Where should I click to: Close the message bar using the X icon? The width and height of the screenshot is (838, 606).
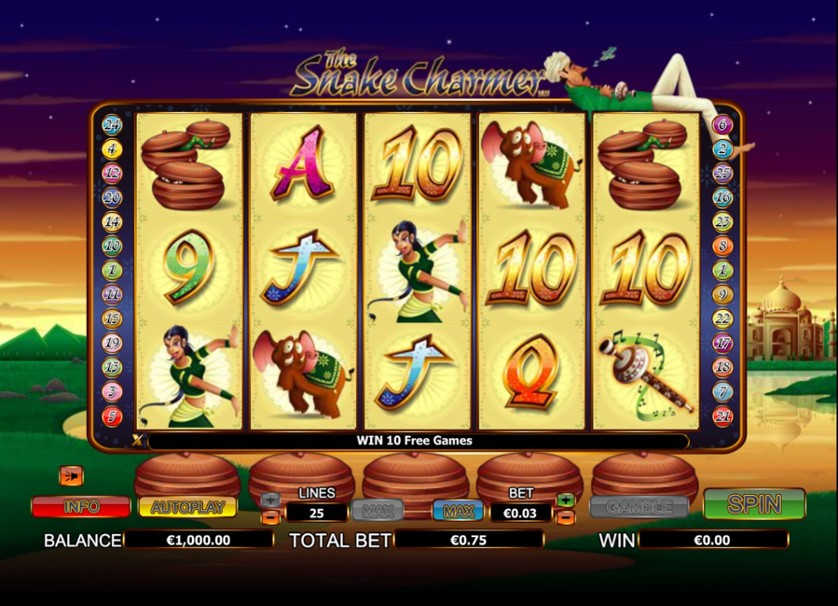click(x=138, y=440)
